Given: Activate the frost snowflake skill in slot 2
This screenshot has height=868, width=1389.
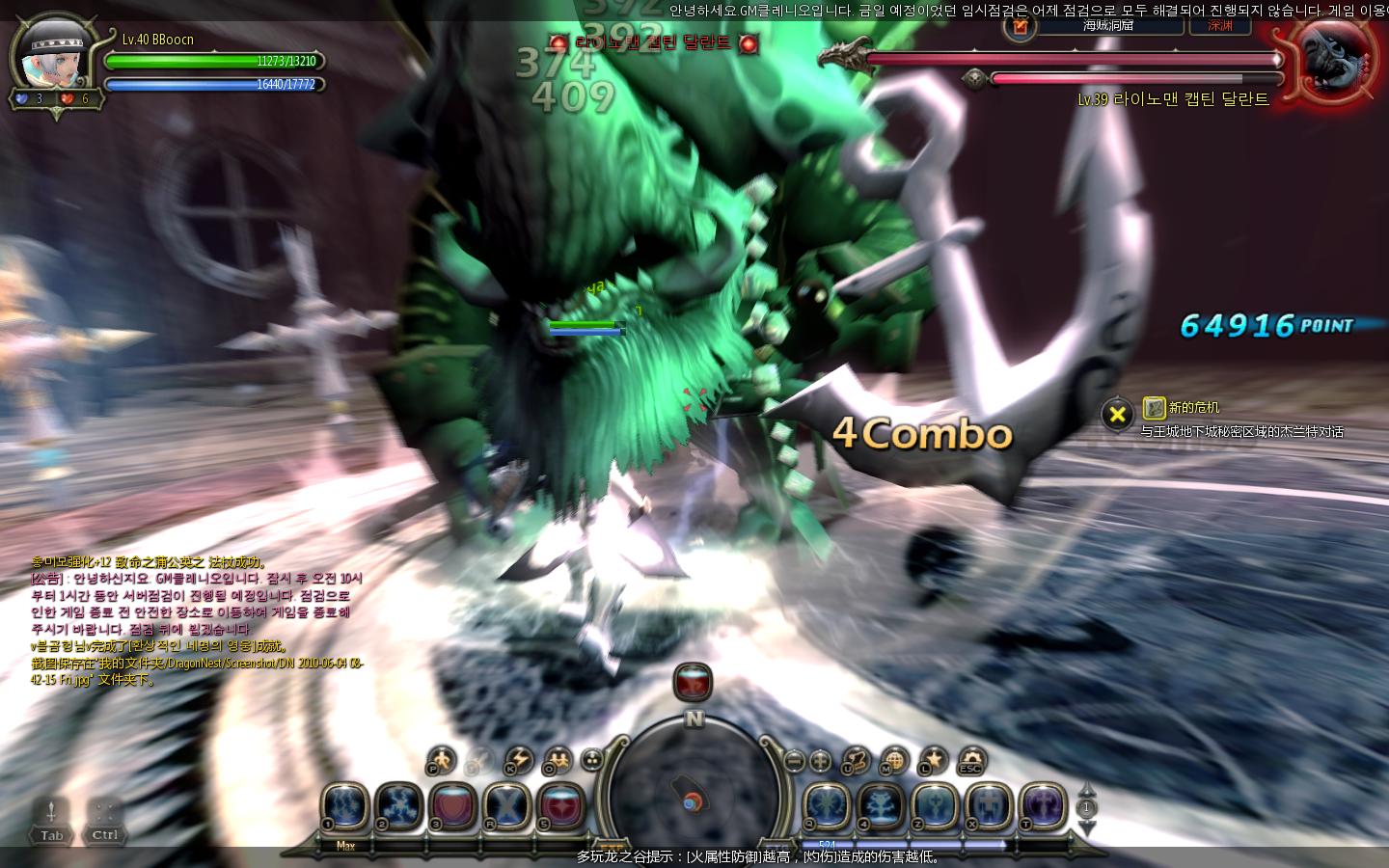Looking at the screenshot, I should click(398, 805).
